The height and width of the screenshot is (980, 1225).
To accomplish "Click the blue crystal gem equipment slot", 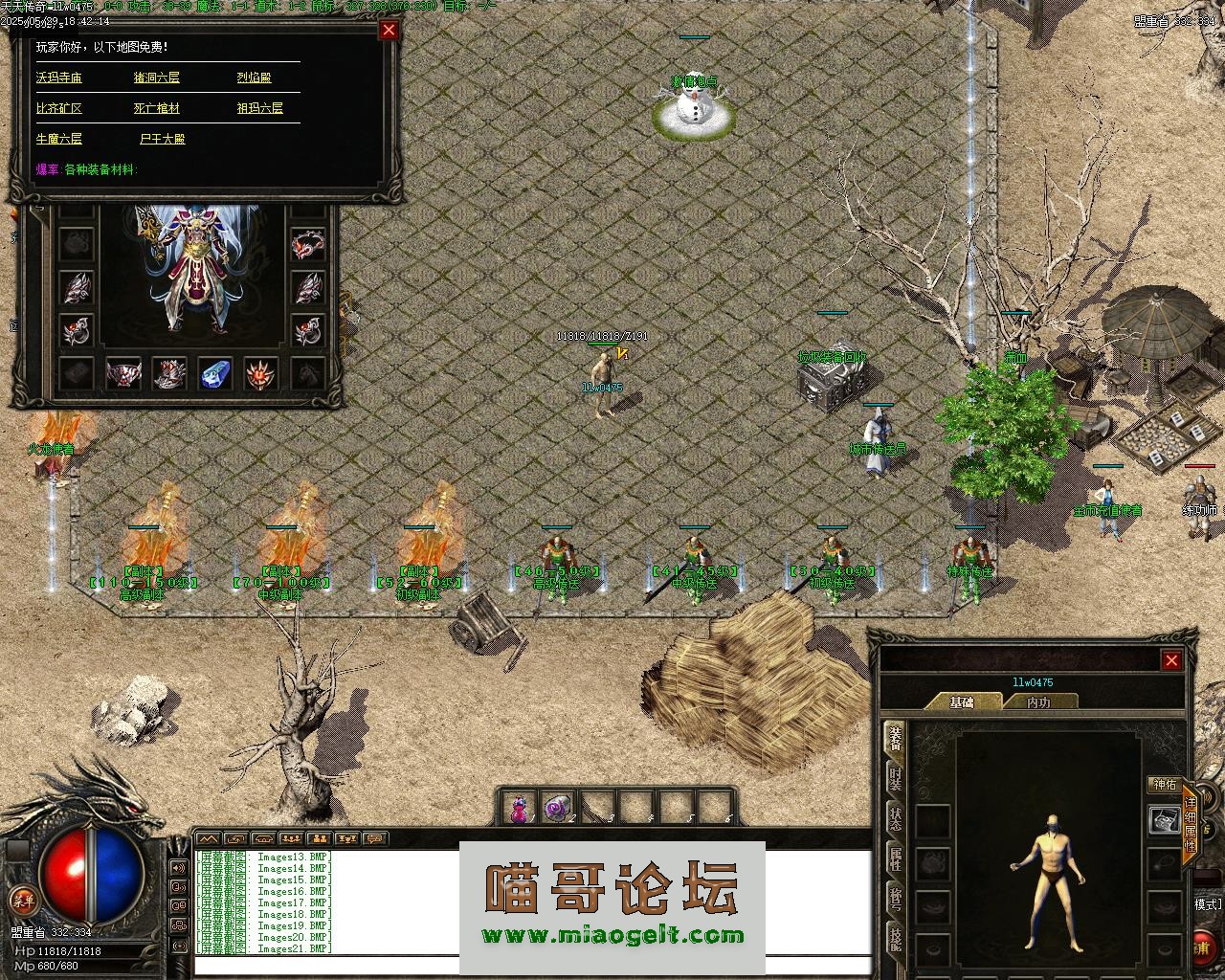I will (x=215, y=373).
